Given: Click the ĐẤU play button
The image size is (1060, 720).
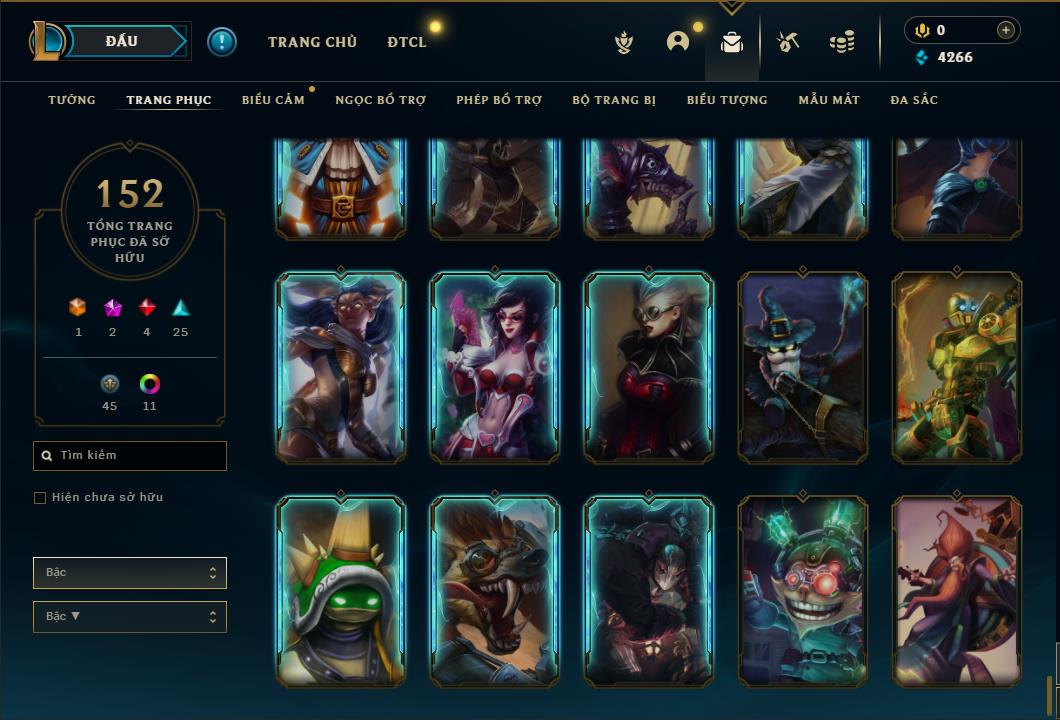Looking at the screenshot, I should pyautogui.click(x=123, y=41).
